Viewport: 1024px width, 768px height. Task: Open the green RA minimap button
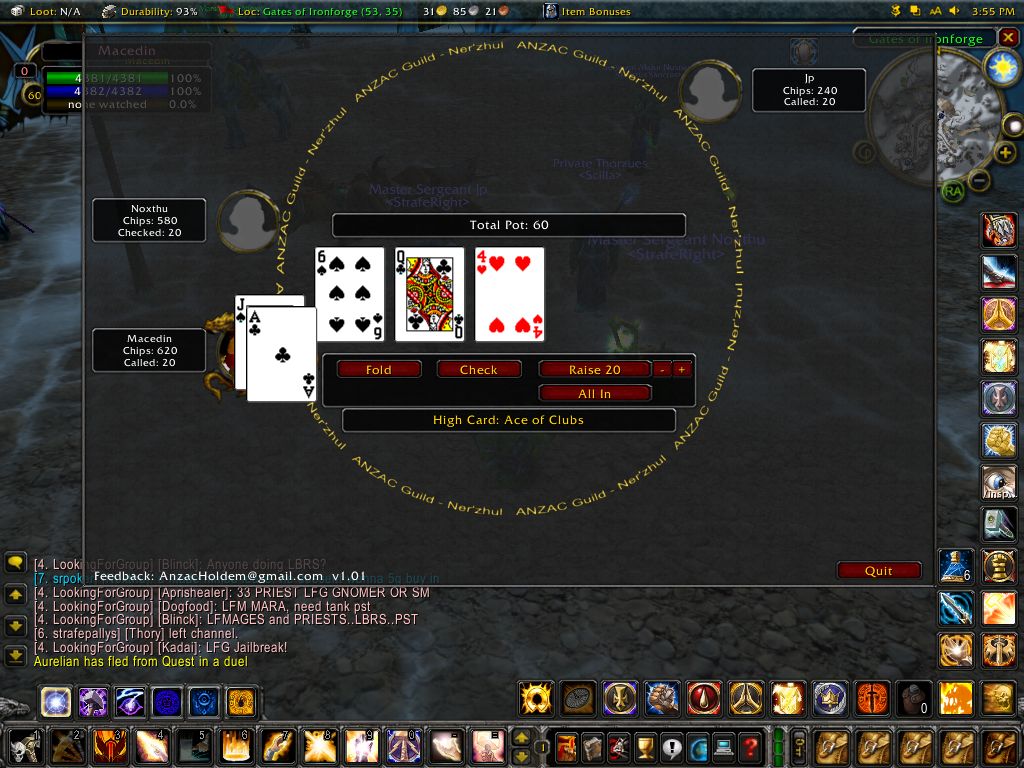tap(952, 190)
